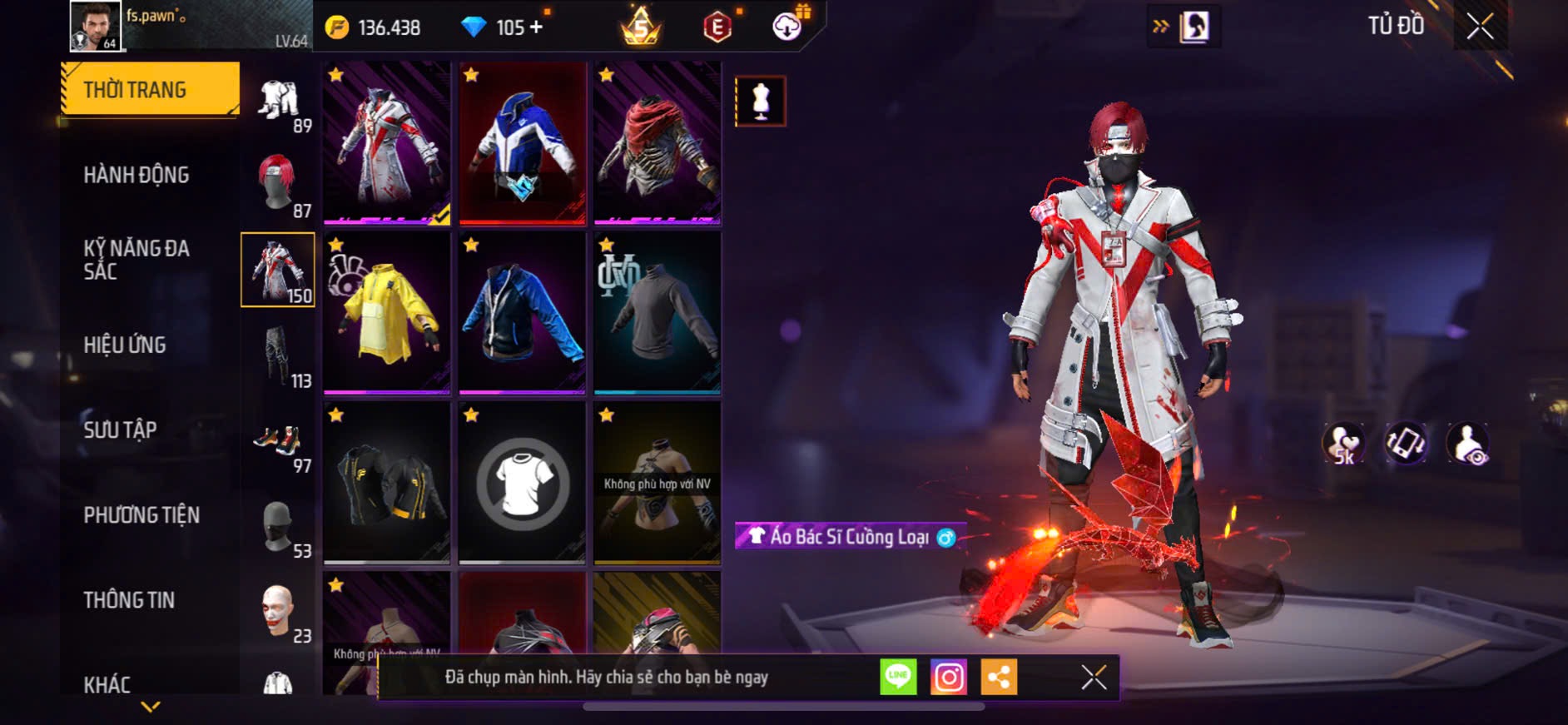Open the mannequin outfit preset button
This screenshot has height=725, width=1568.
(x=760, y=102)
